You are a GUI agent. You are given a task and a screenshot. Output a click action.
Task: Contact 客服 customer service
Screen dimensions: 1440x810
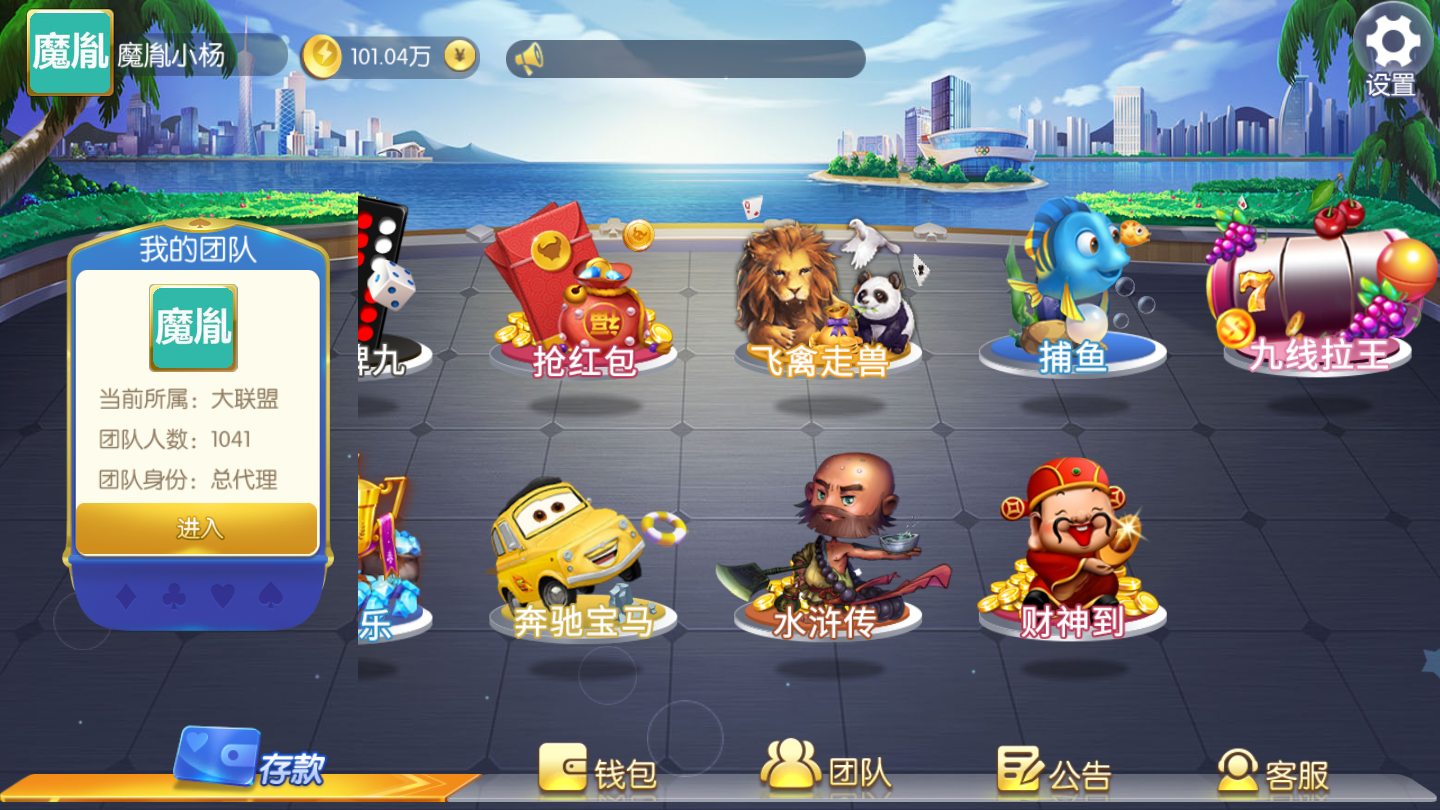pos(1273,770)
